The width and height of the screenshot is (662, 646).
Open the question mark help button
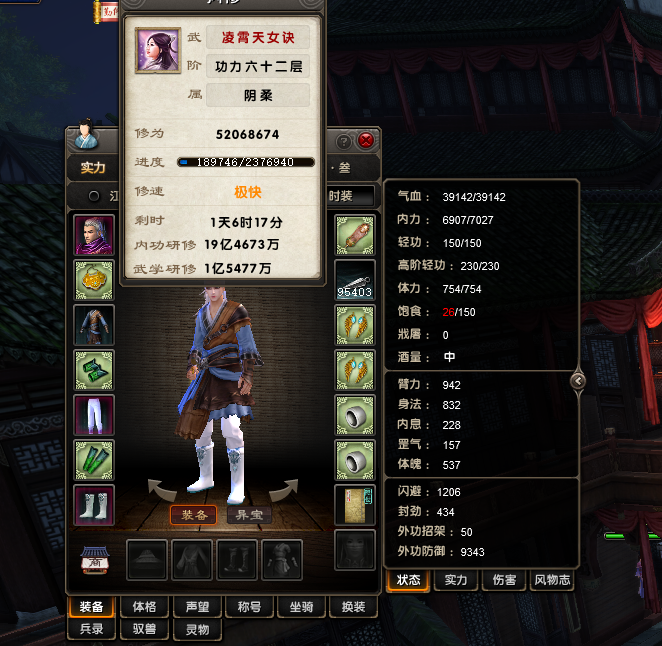(x=345, y=141)
